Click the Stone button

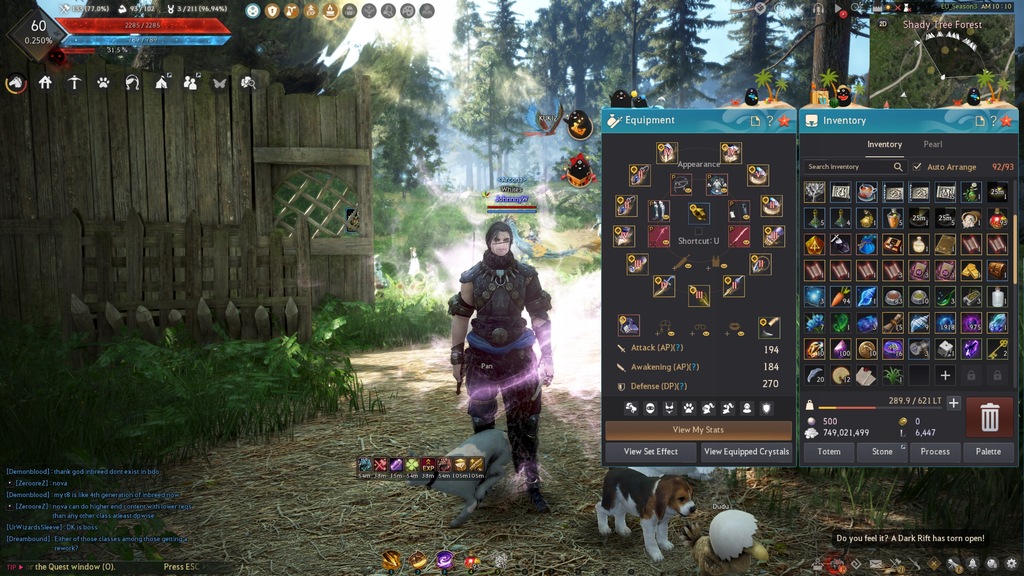[x=882, y=452]
